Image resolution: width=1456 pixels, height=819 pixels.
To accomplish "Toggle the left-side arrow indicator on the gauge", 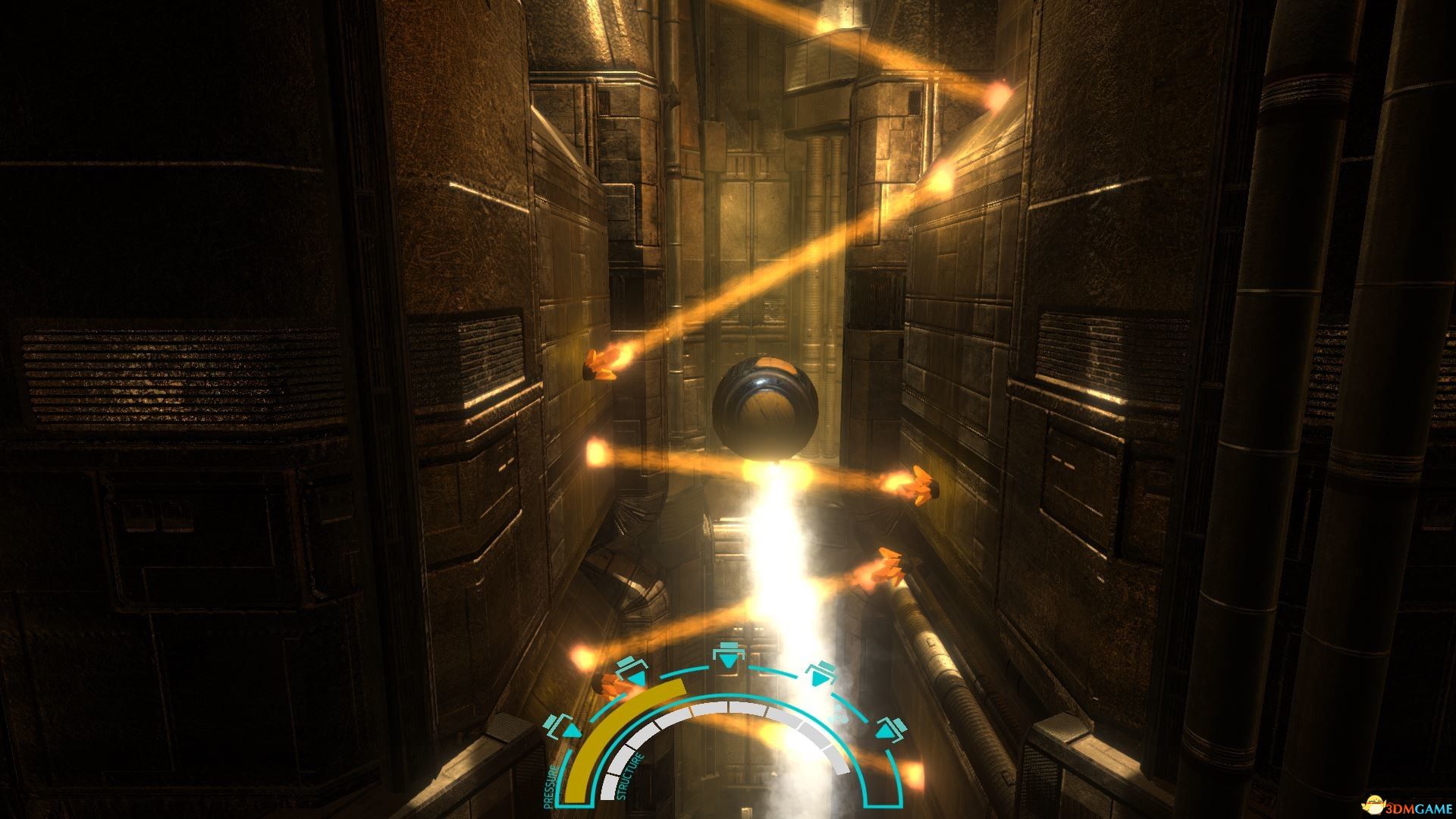I will click(571, 731).
